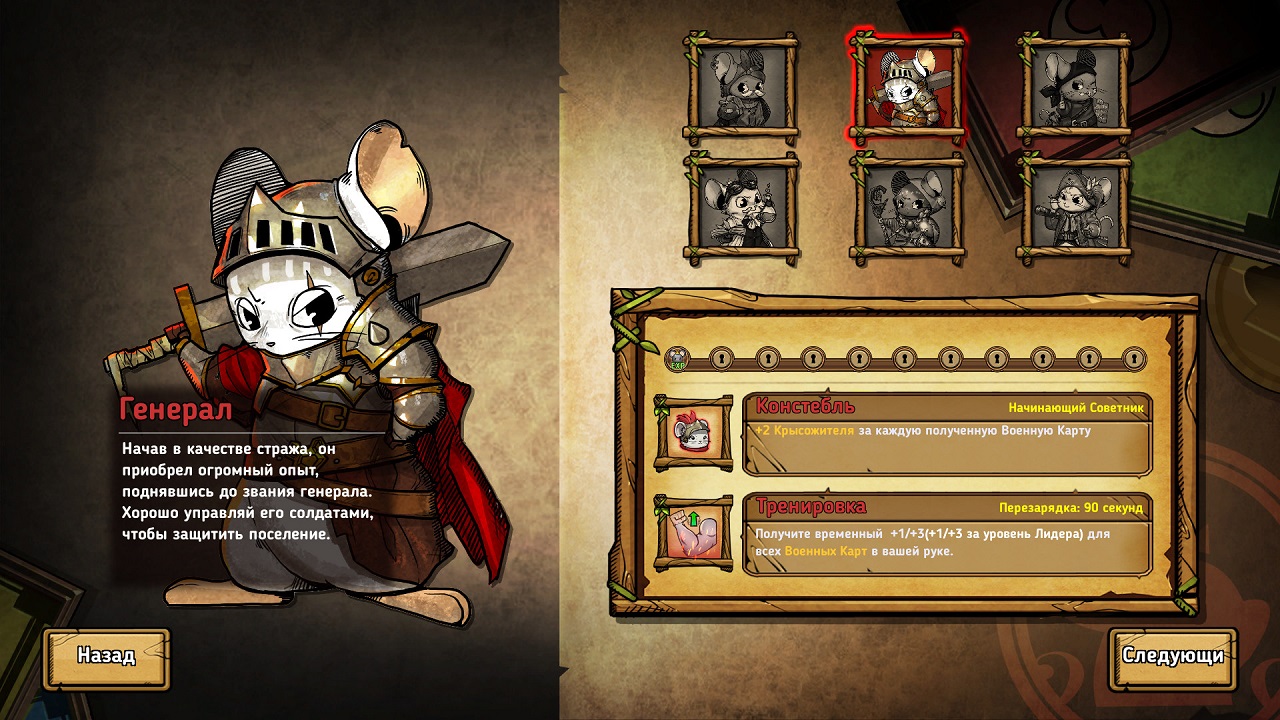
Task: Pick the bandana-wearing Builder leader portrait
Action: point(1073,88)
